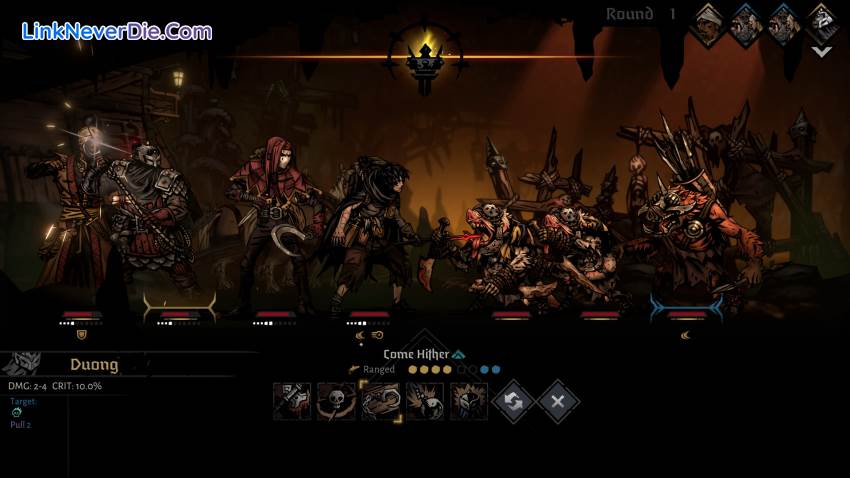Viewport: 850px width, 478px height.
Task: Choose the mace strike skill icon
Action: [292, 401]
